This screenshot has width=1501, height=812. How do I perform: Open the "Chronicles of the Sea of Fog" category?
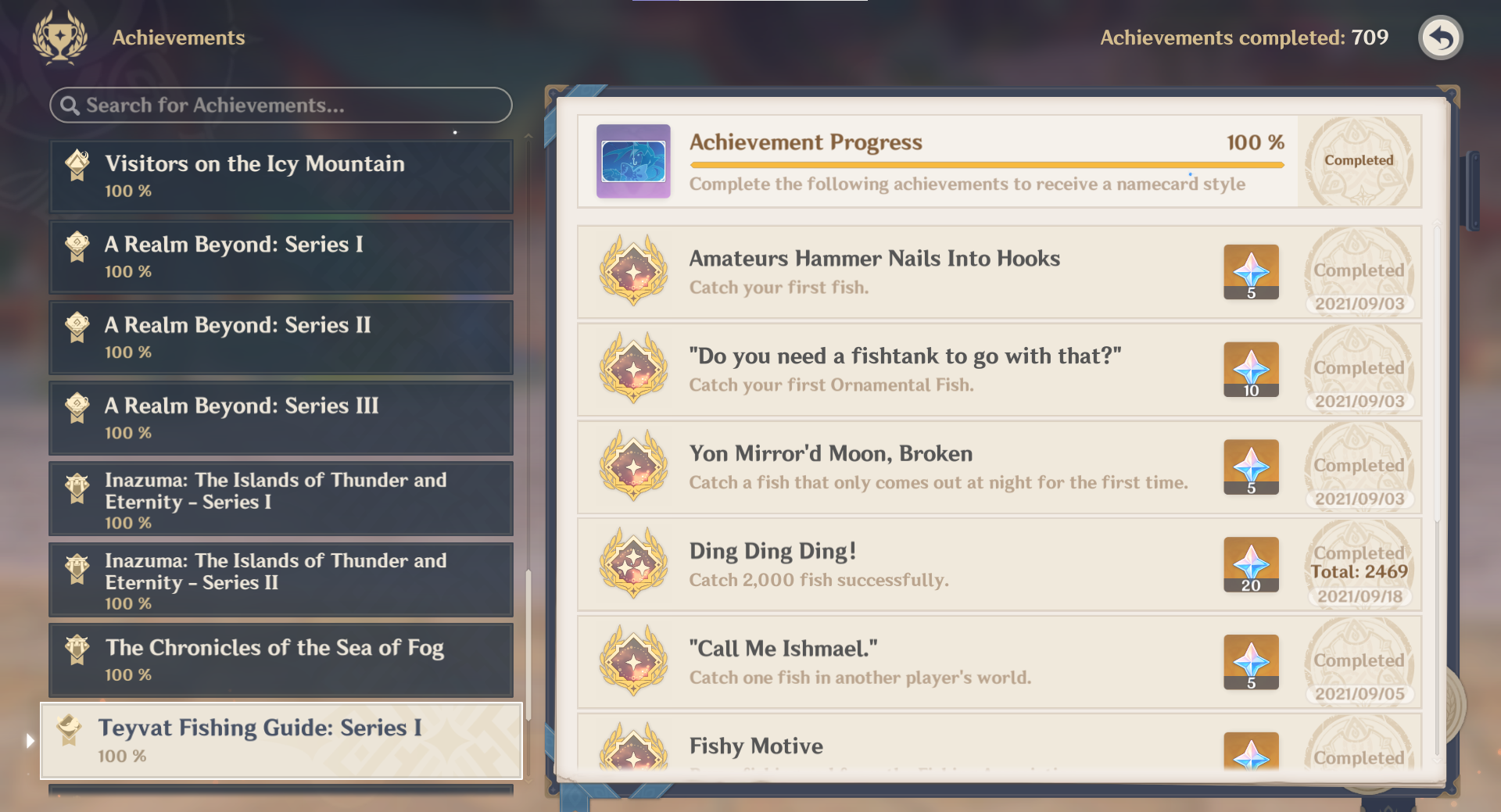(x=281, y=660)
